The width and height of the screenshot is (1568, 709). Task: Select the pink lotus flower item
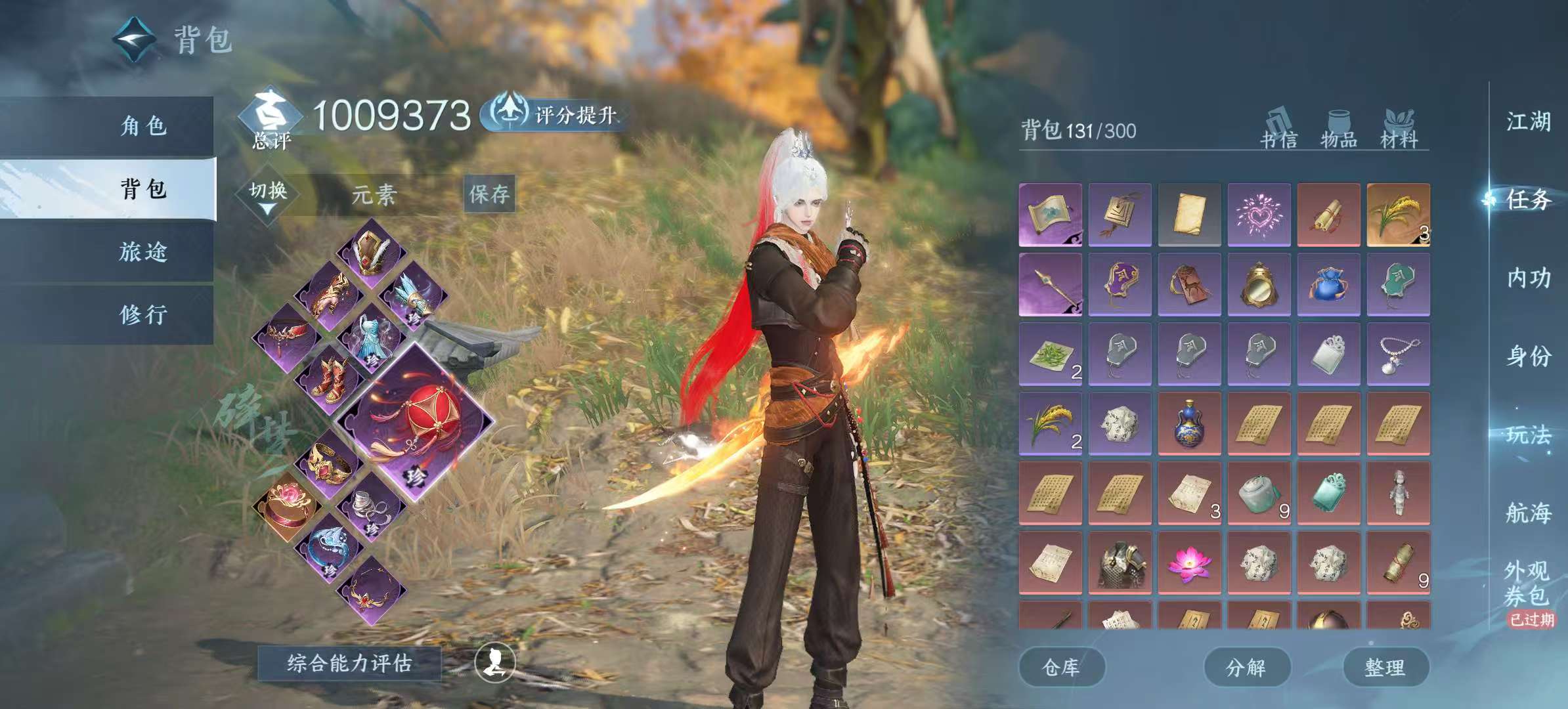1189,563
